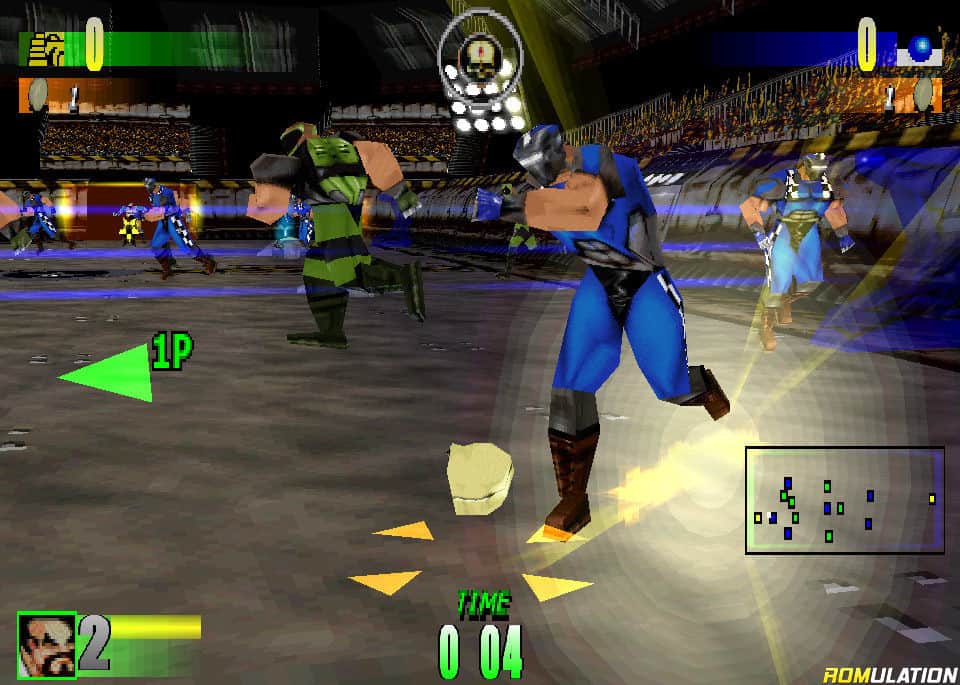
Task: Click the green team fist emblem
Action: point(45,48)
